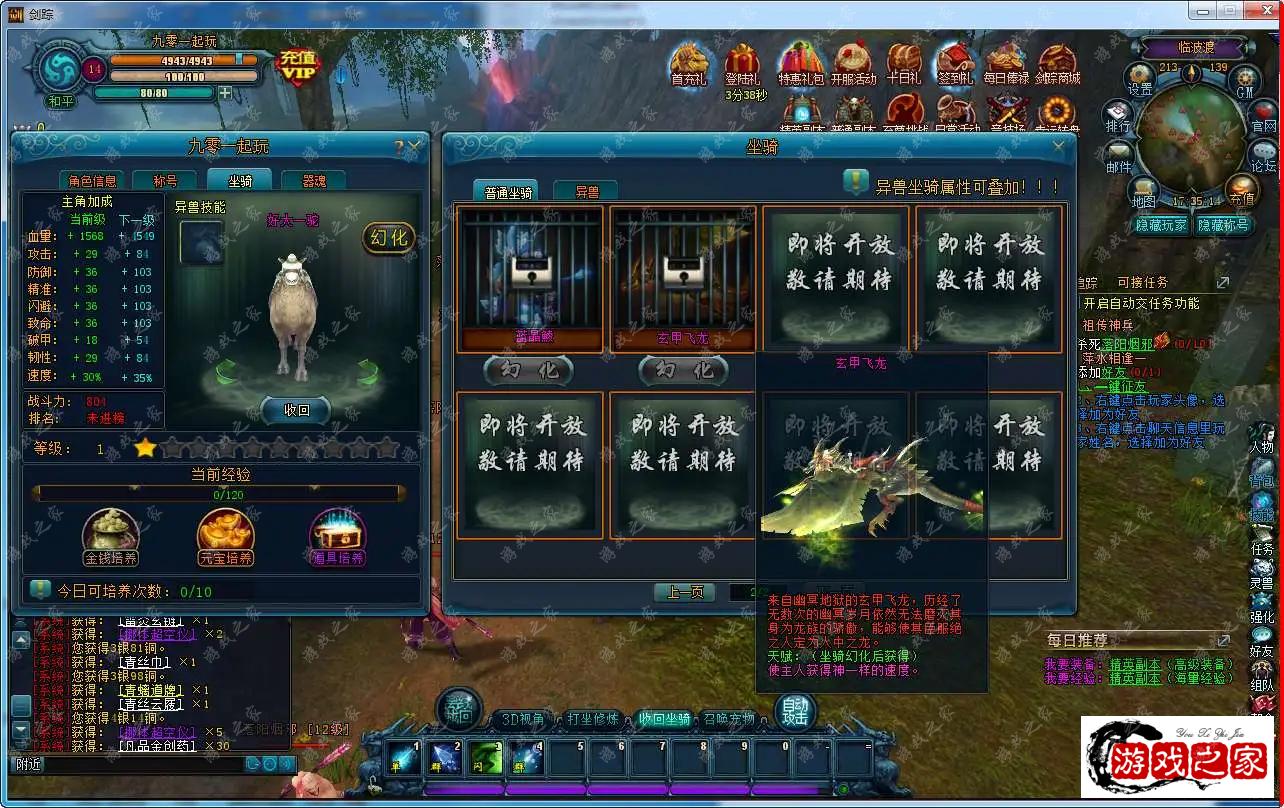1284x808 pixels.
Task: Click 幻化 under the 玄甲飞龙 mount
Action: [x=683, y=370]
